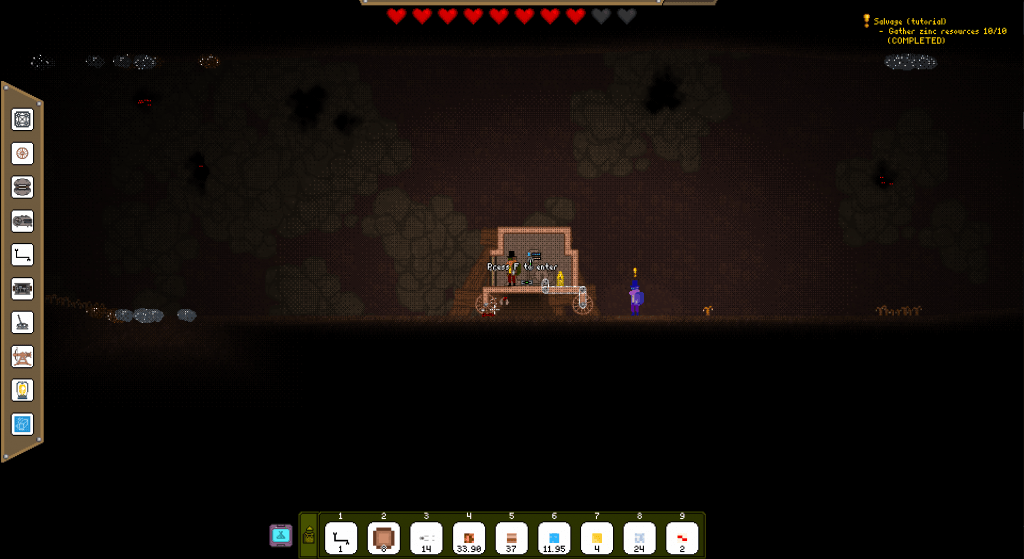Screen dimensions: 1024x559
Task: Select hotbar slot 3 holding 14 items
Action: [426, 537]
